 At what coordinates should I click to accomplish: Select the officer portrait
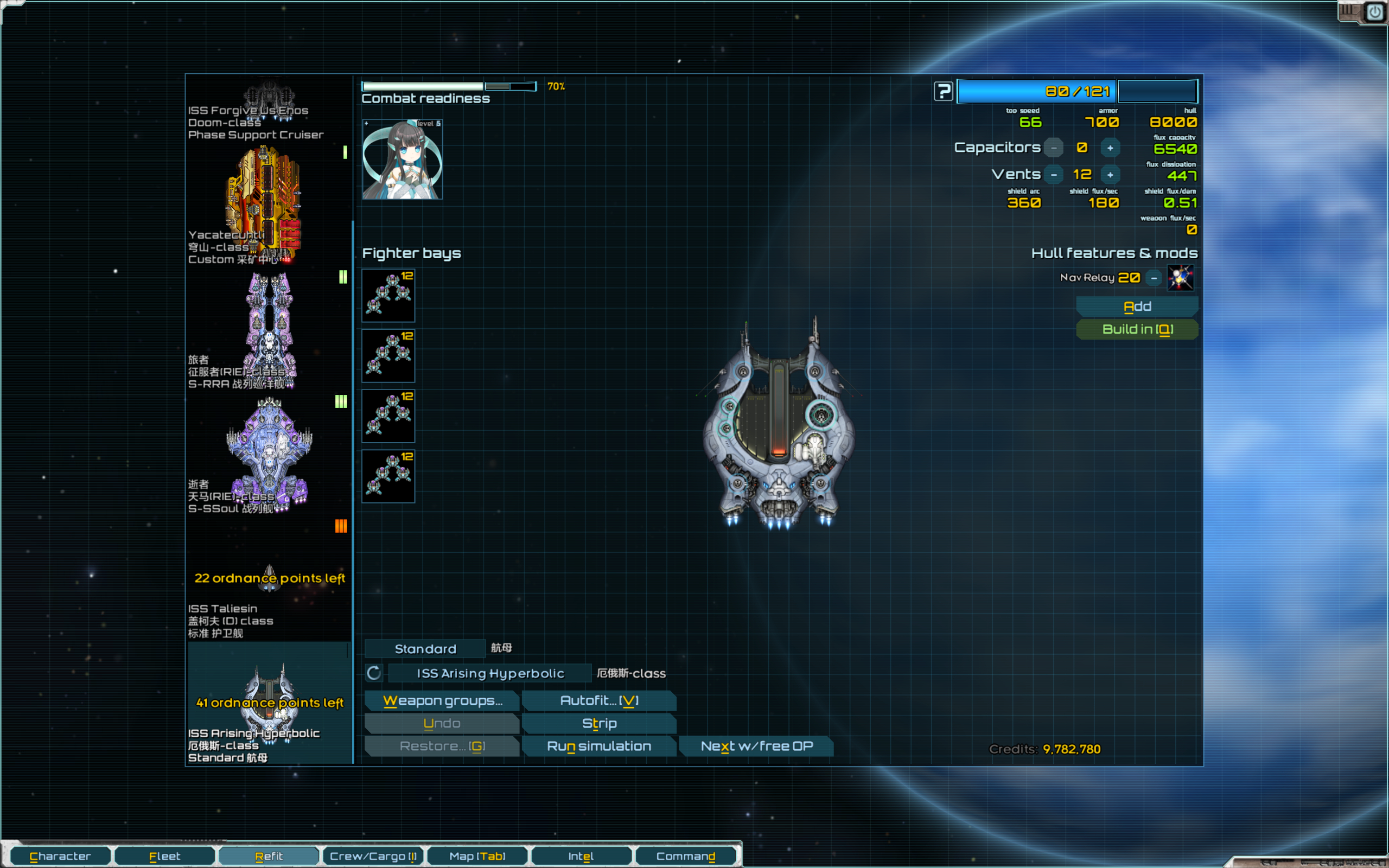[x=403, y=159]
